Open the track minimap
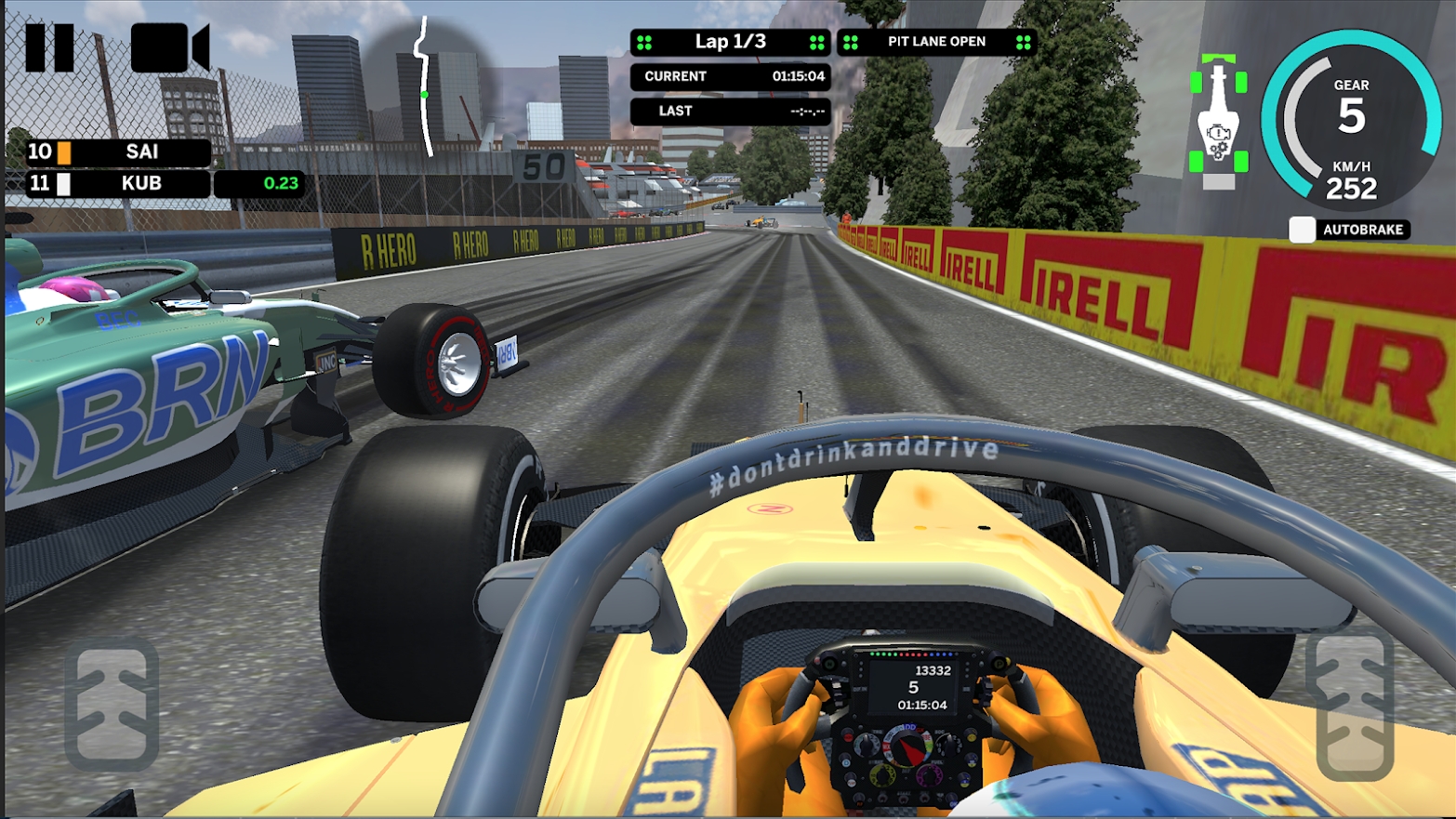The image size is (1456, 819). tap(424, 86)
